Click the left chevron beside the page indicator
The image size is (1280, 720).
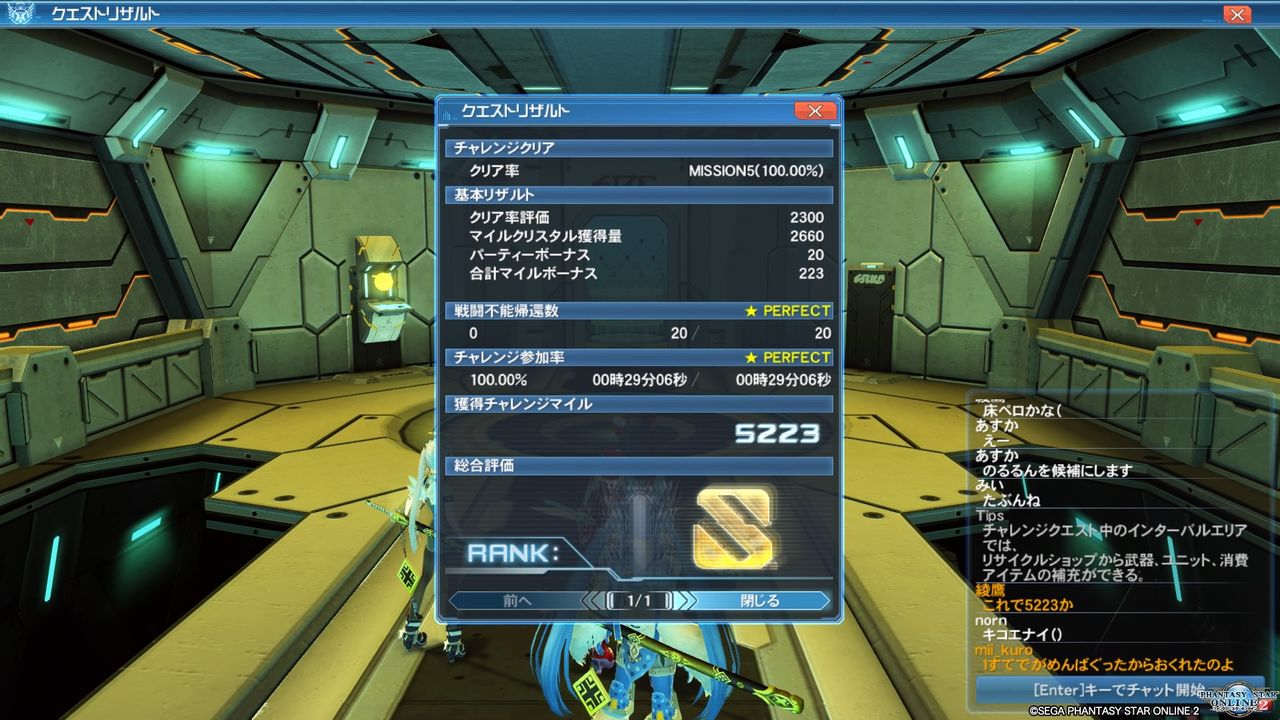(592, 602)
